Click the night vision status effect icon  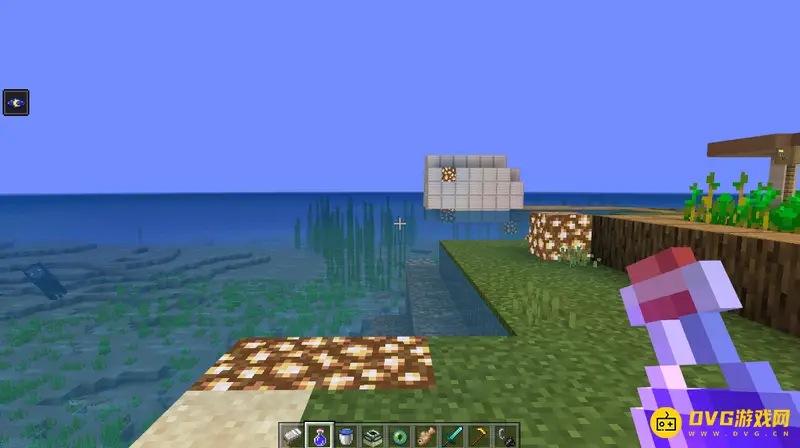16,102
